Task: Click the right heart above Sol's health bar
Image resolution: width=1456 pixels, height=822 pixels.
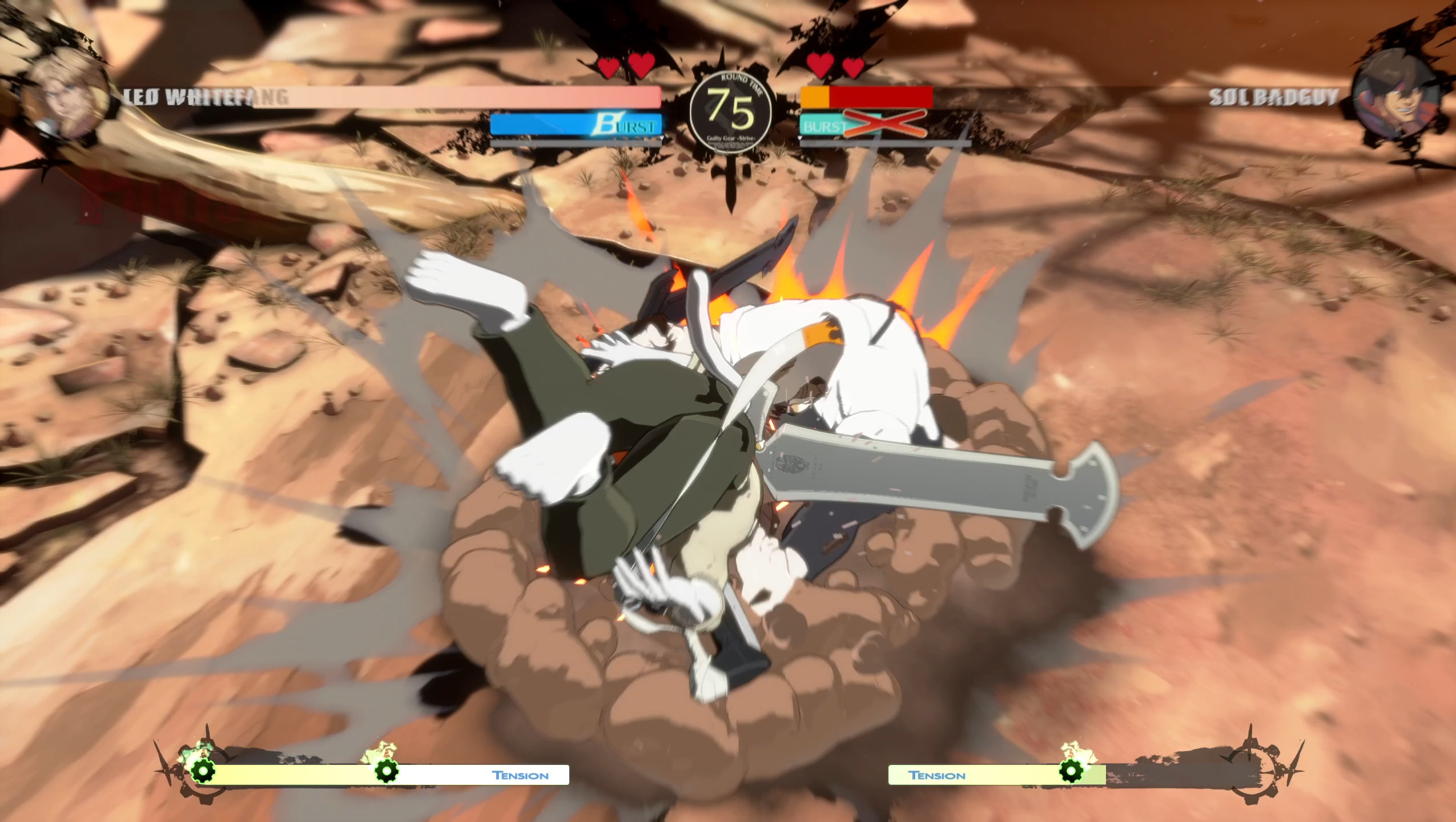Action: (853, 66)
